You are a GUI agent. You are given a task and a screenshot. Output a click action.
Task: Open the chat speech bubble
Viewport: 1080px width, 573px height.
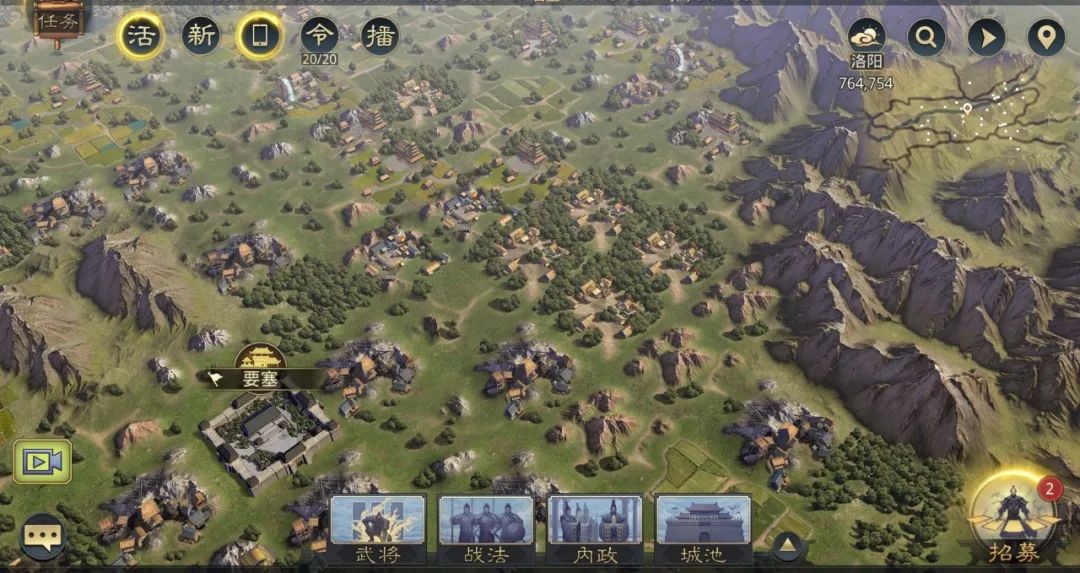pos(43,537)
